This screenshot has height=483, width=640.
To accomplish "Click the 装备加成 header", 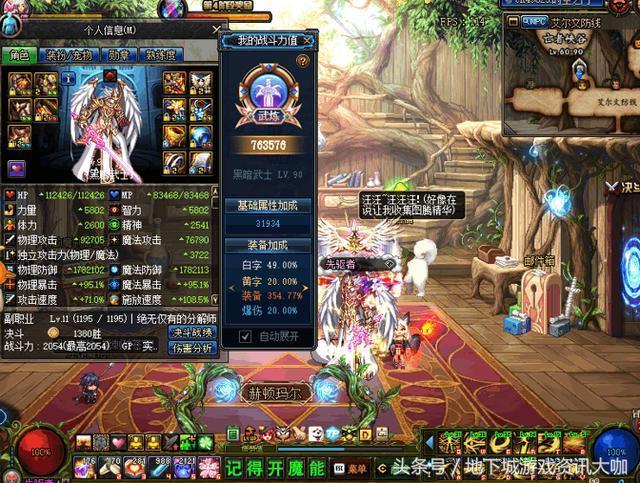I will [268, 244].
